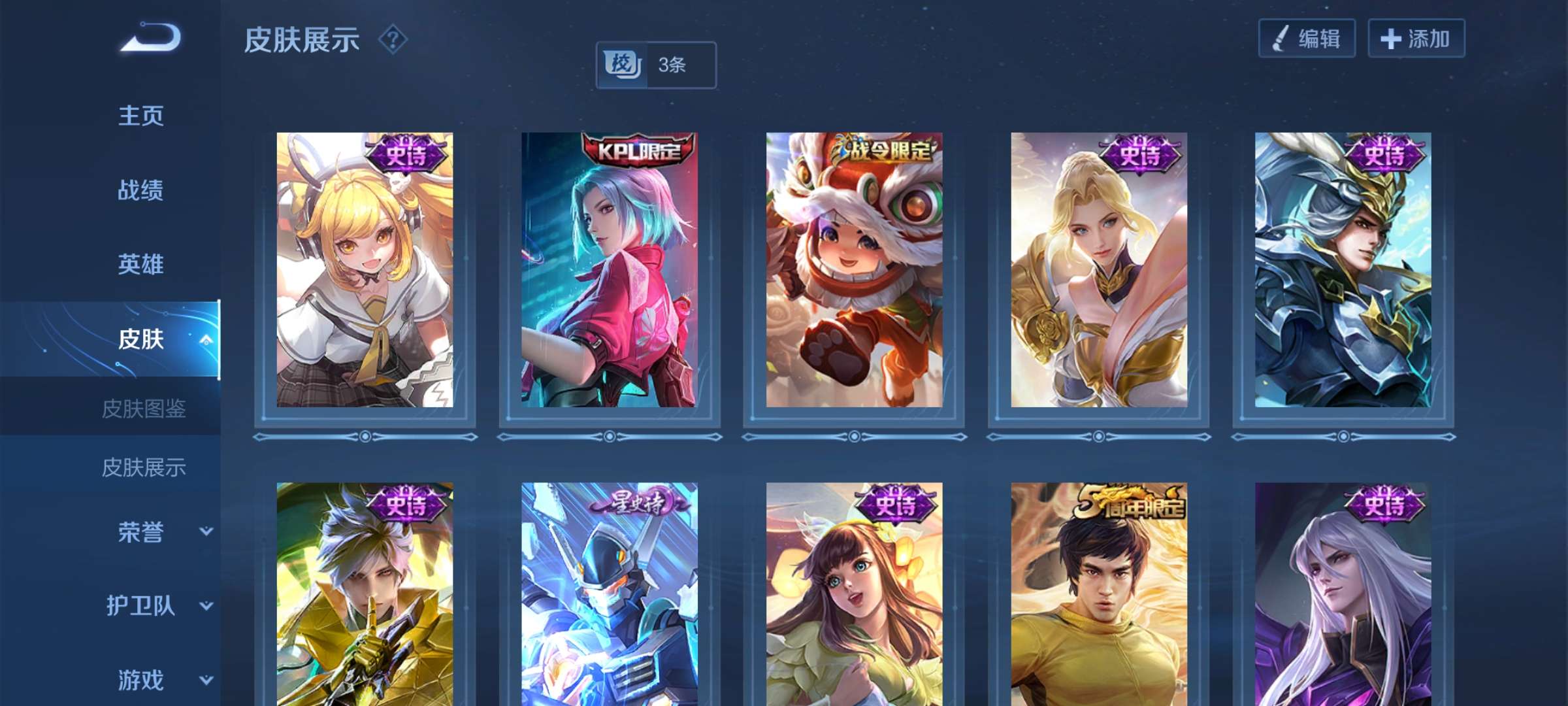Click the 添加 button top right

coord(1416,39)
